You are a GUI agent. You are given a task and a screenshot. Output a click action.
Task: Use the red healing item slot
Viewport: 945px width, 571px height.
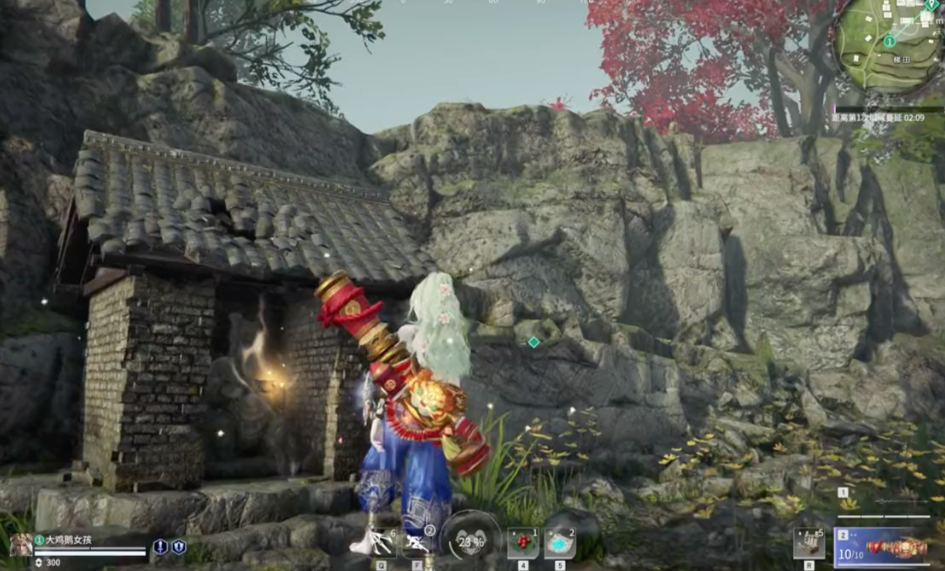click(522, 544)
